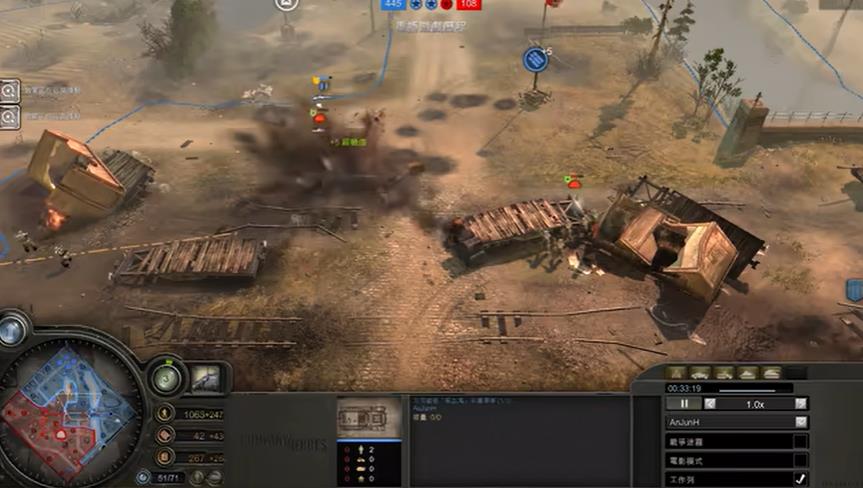
Task: Select the second magnifier objective entry
Action: (x=9, y=116)
